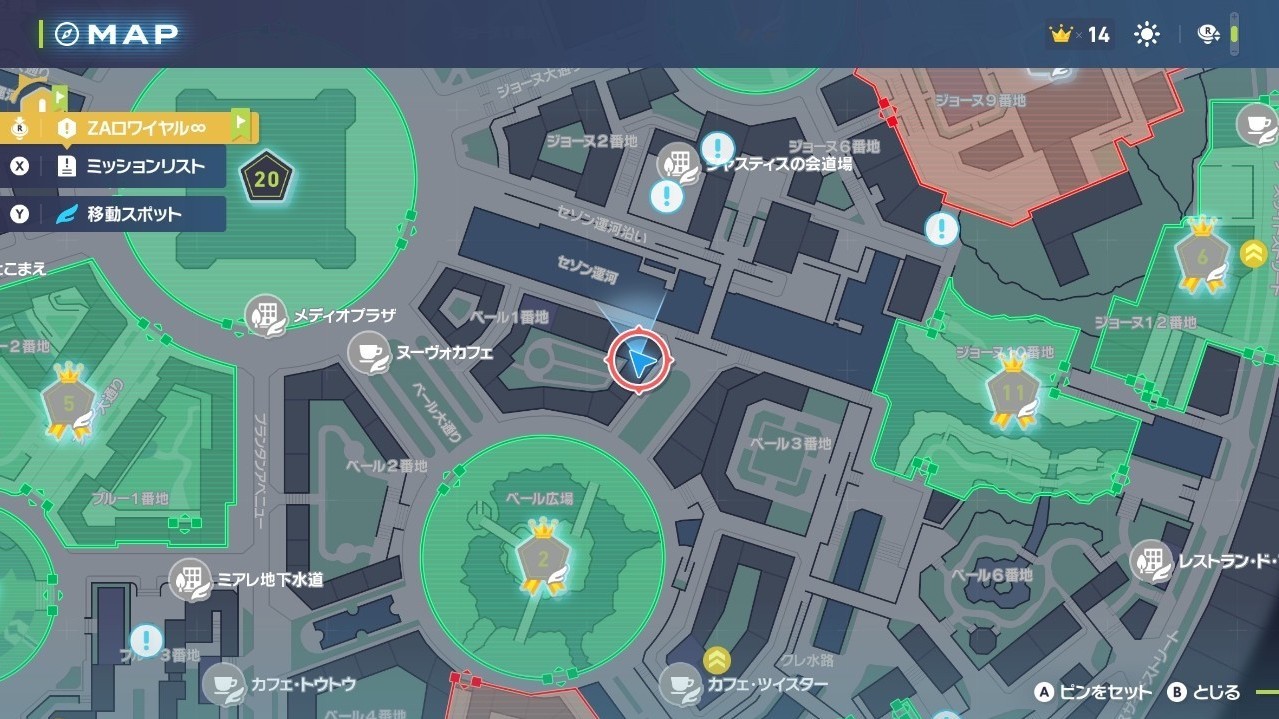Select exclamation marker above カフェ・トウトウ

pyautogui.click(x=147, y=640)
